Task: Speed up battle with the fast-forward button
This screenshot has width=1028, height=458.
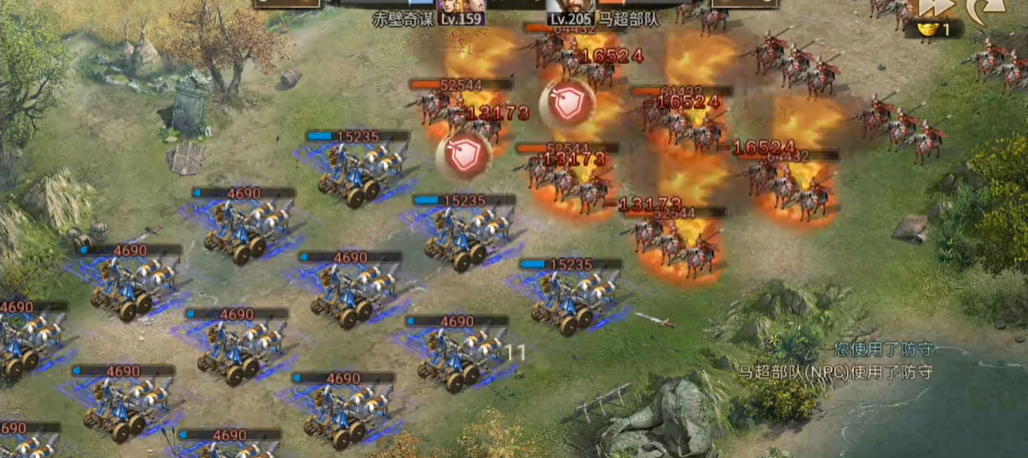Action: point(935,7)
